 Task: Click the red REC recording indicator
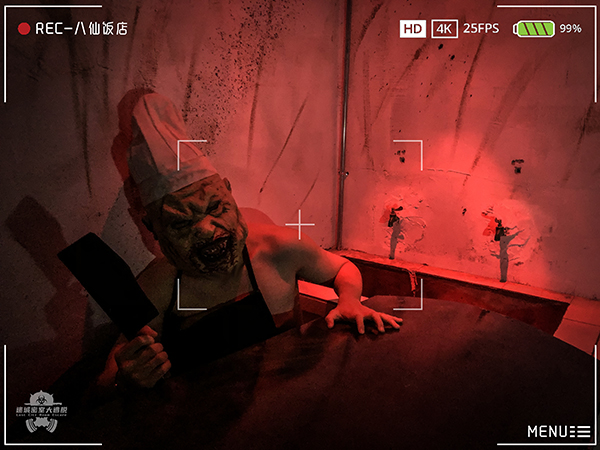pos(24,29)
